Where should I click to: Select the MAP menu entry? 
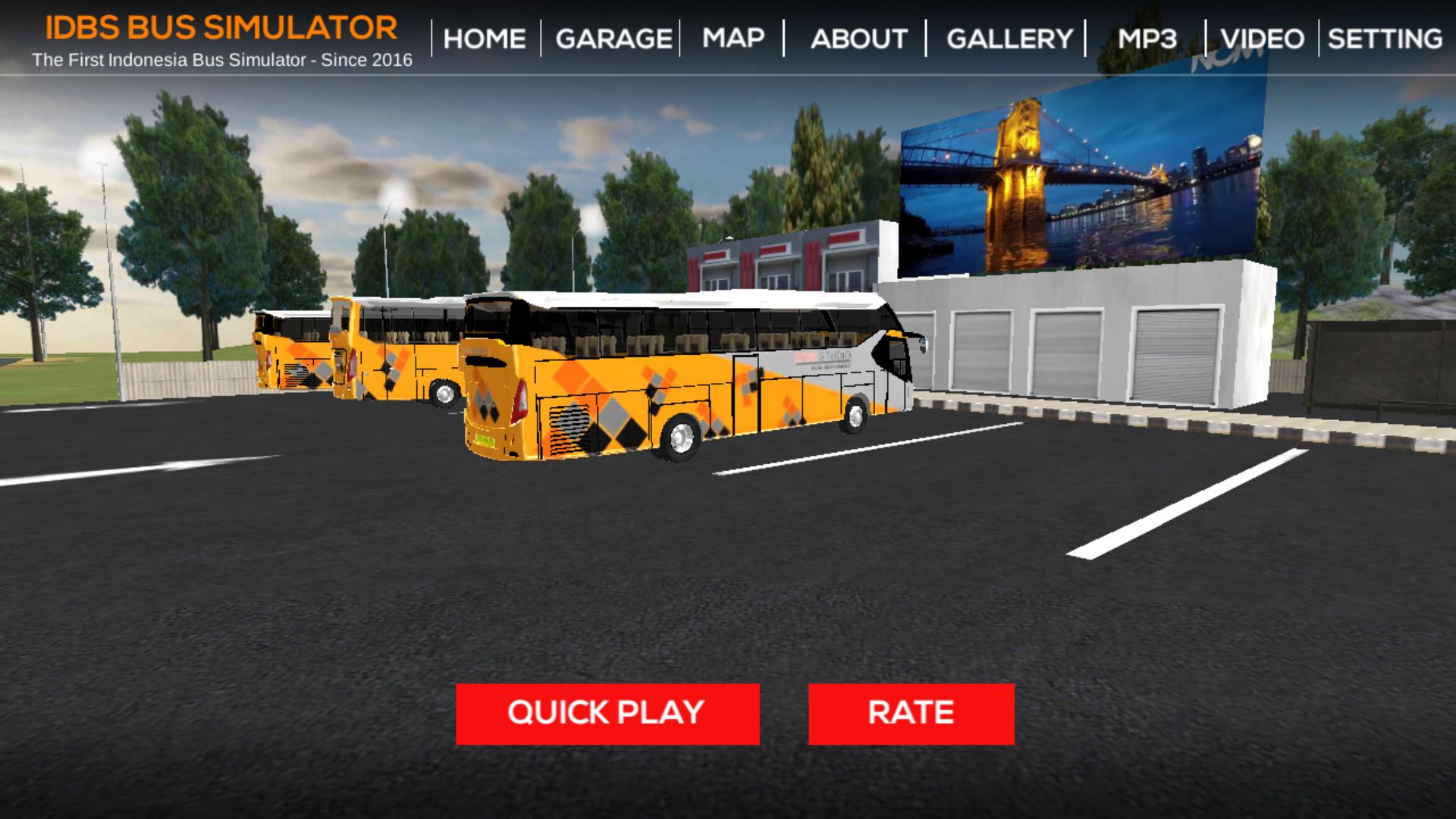point(733,38)
